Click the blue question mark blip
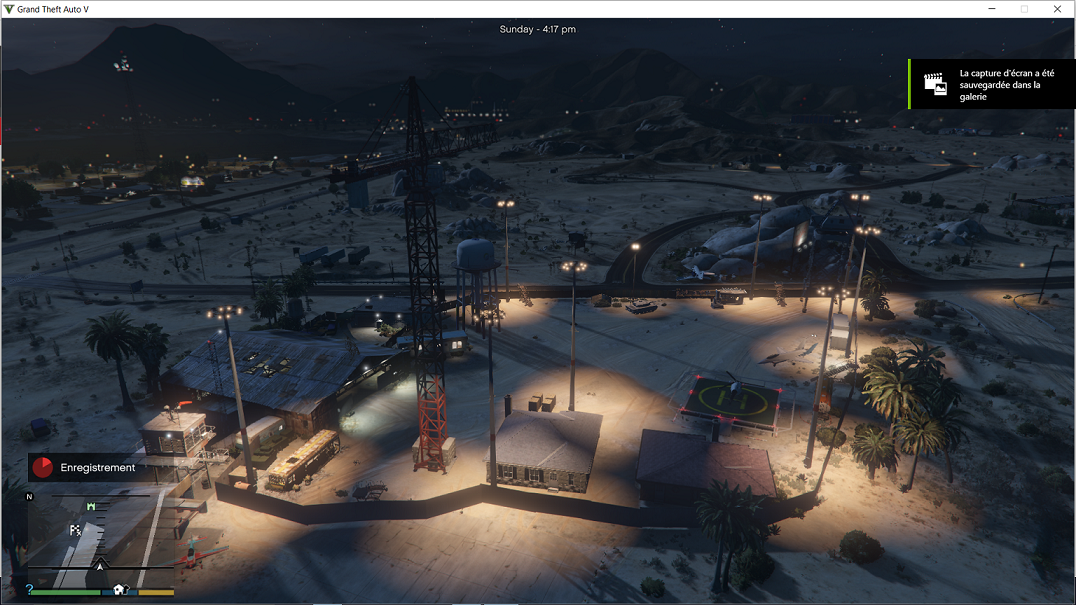The image size is (1076, 605). tap(30, 589)
